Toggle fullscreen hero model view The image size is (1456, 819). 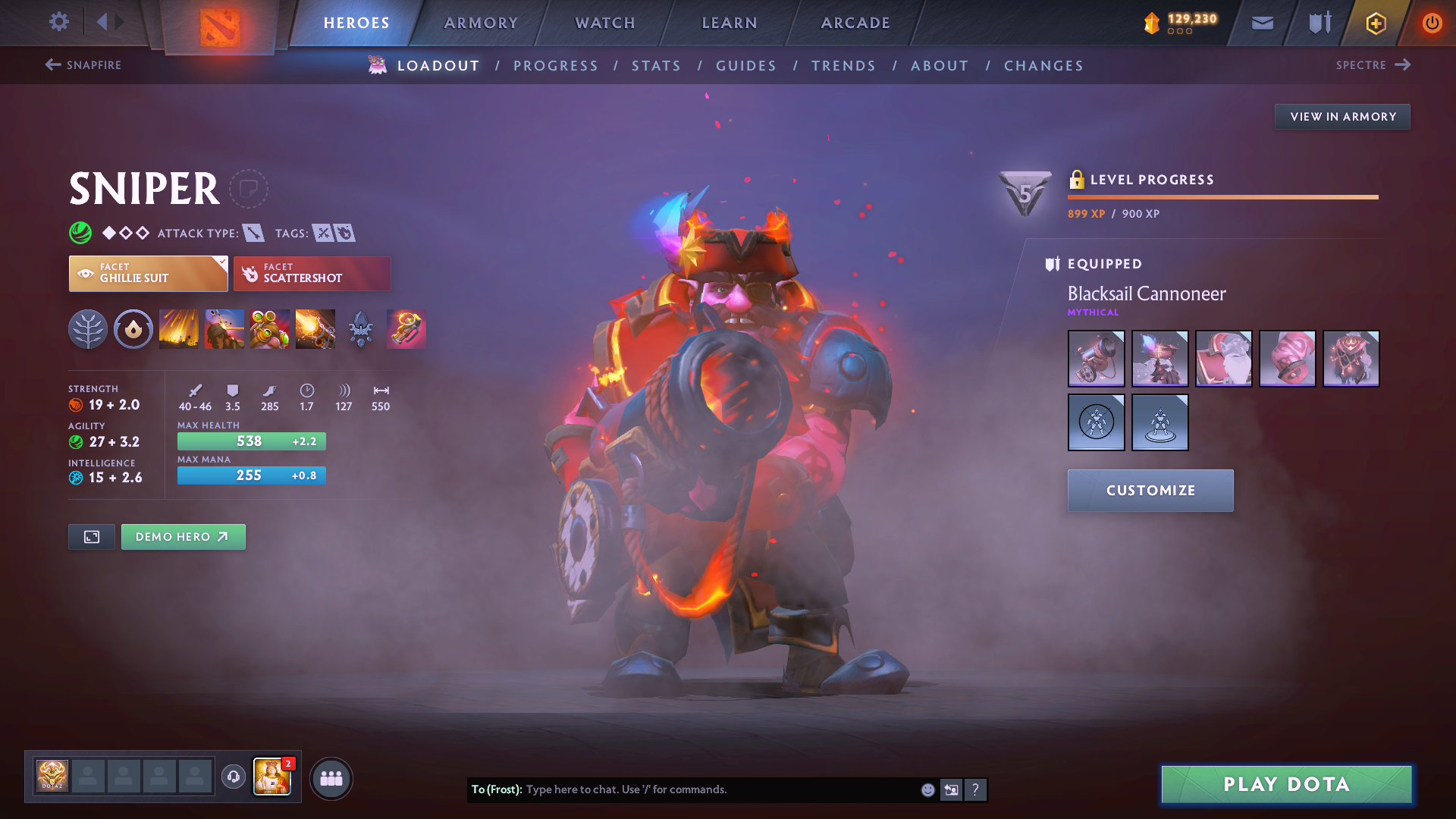pyautogui.click(x=92, y=537)
